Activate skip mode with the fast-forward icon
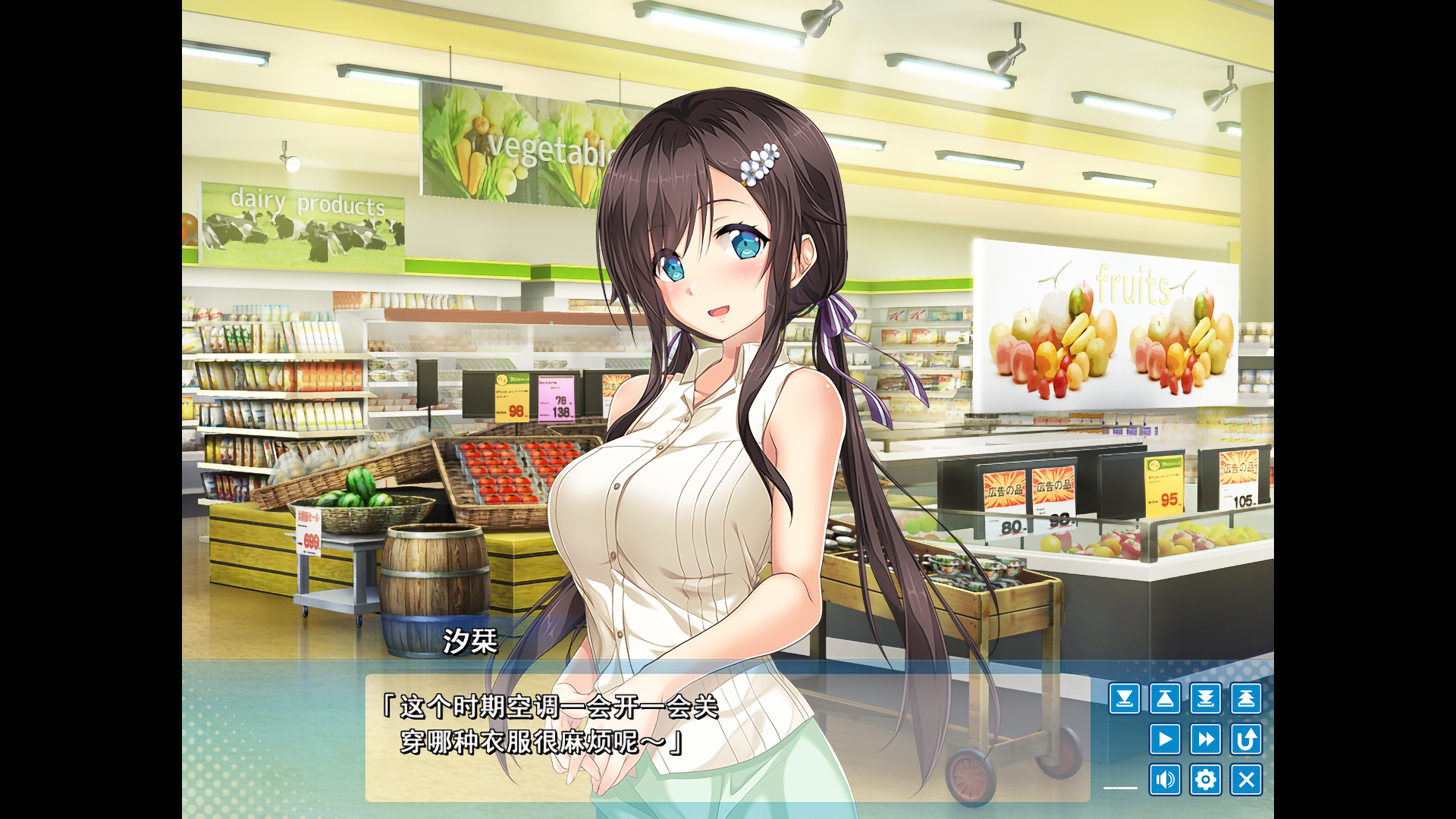The height and width of the screenshot is (819, 1456). [1207, 739]
